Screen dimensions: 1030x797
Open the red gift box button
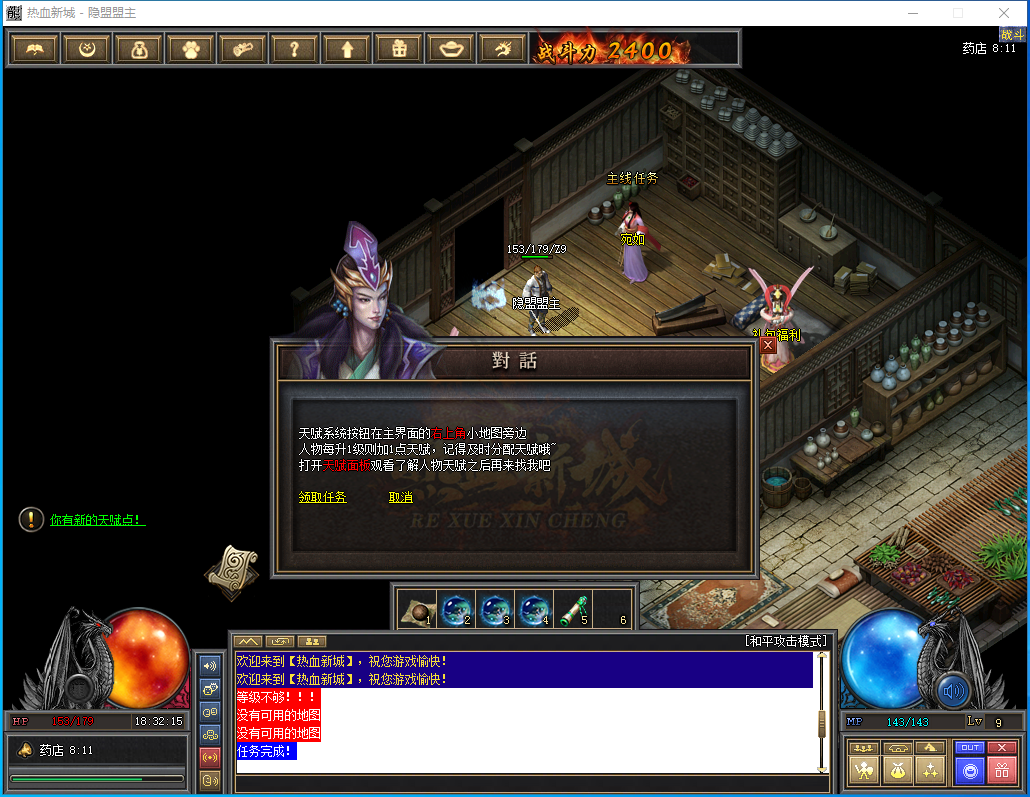click(1001, 770)
